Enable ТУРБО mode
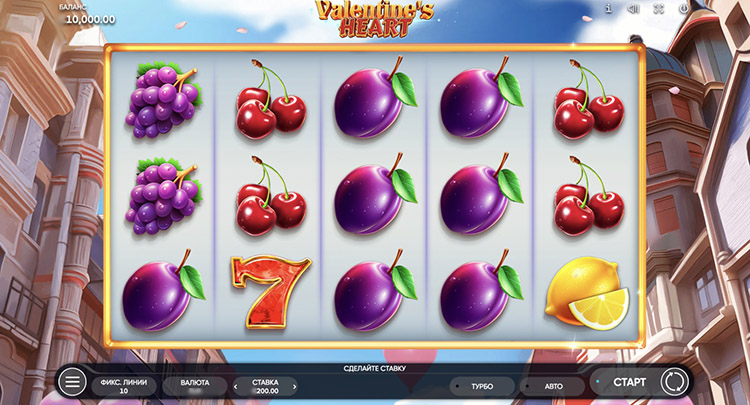 tap(480, 386)
